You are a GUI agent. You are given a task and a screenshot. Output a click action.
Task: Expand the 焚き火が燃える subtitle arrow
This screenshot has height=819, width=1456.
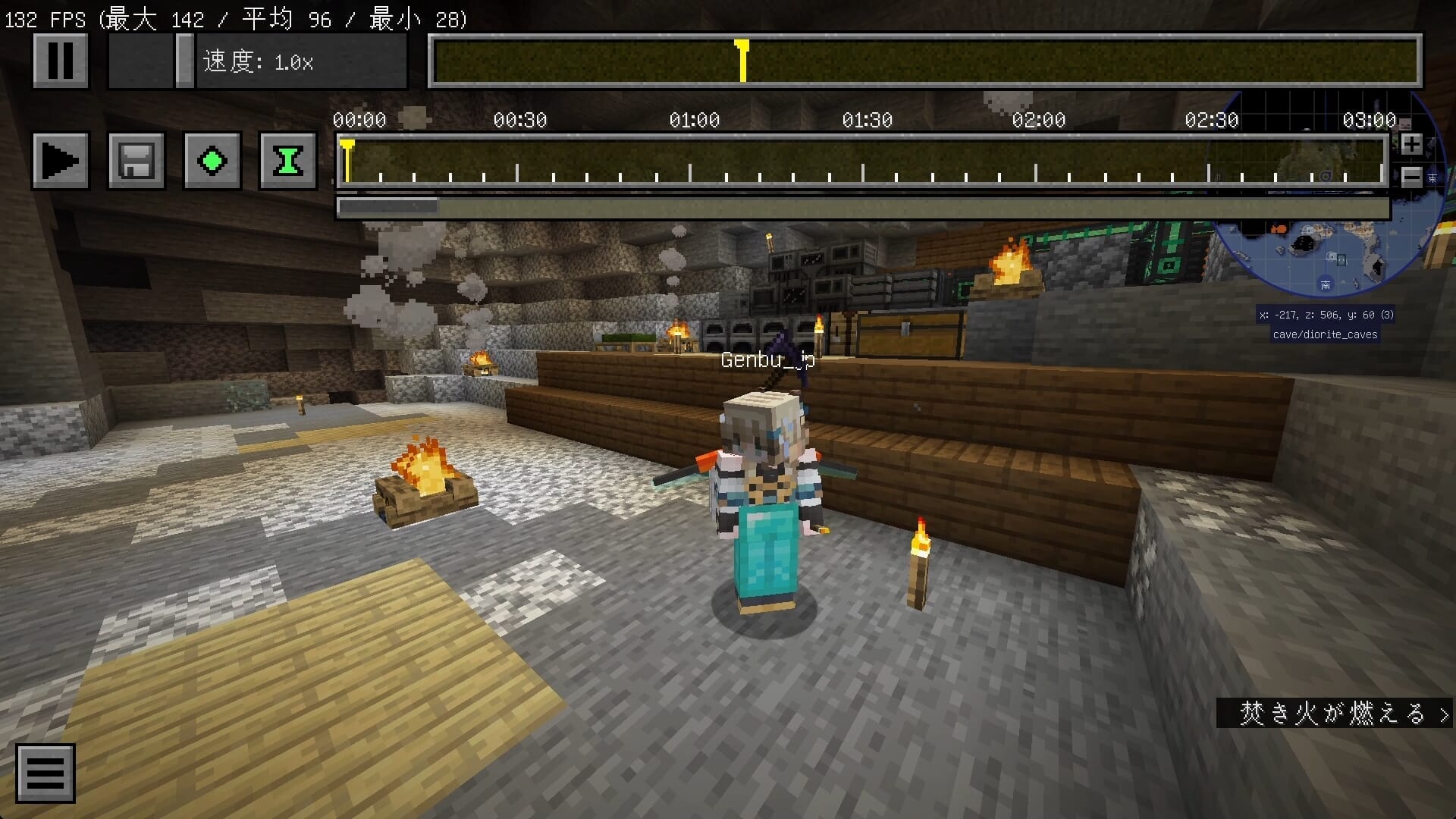(1443, 713)
